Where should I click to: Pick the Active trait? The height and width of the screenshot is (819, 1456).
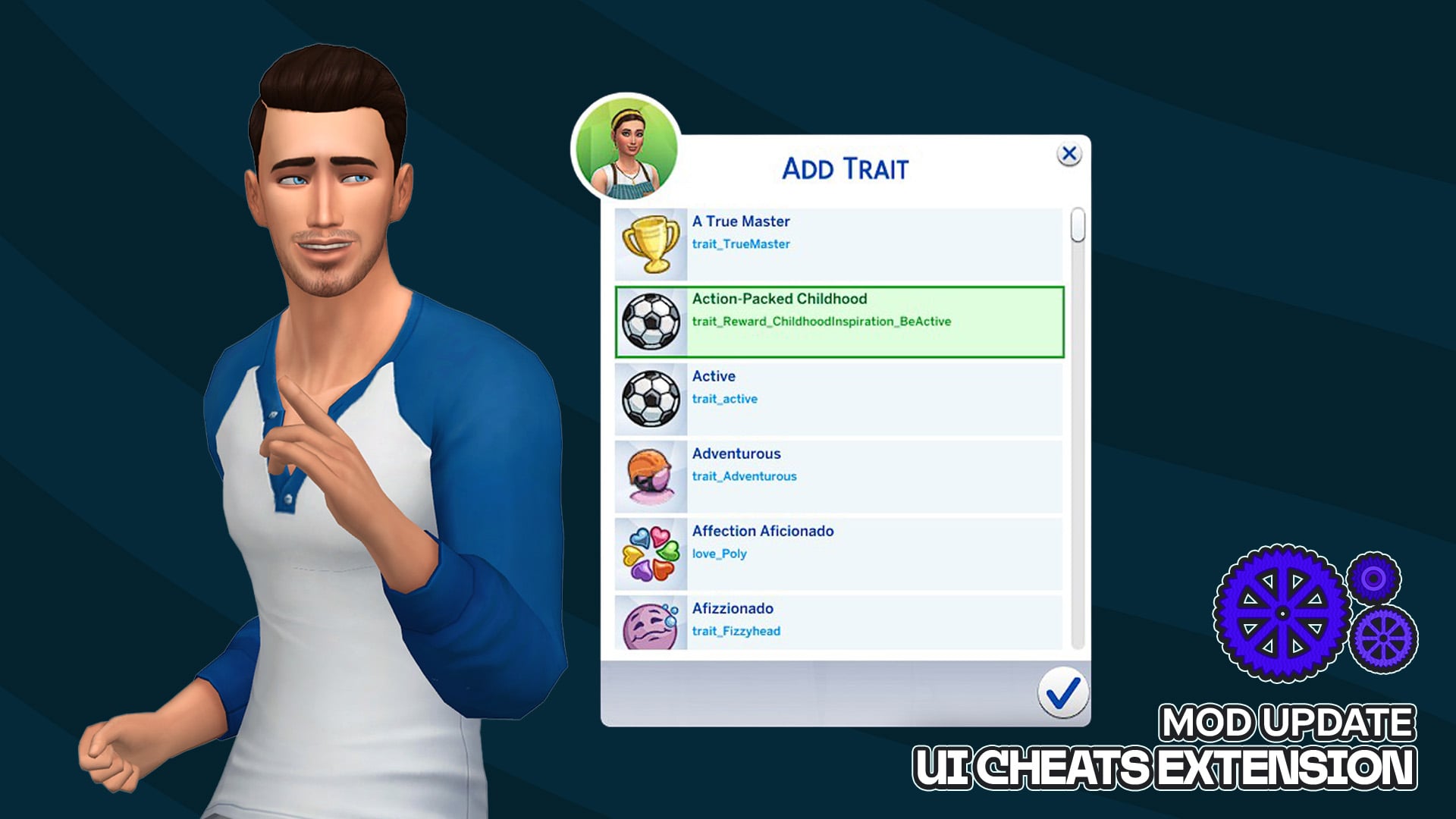[x=838, y=399]
